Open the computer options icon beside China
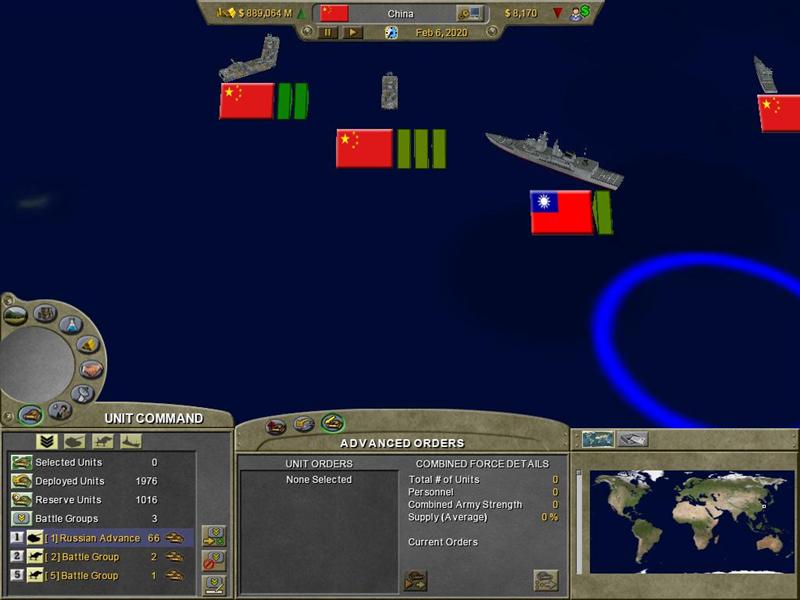 468,13
